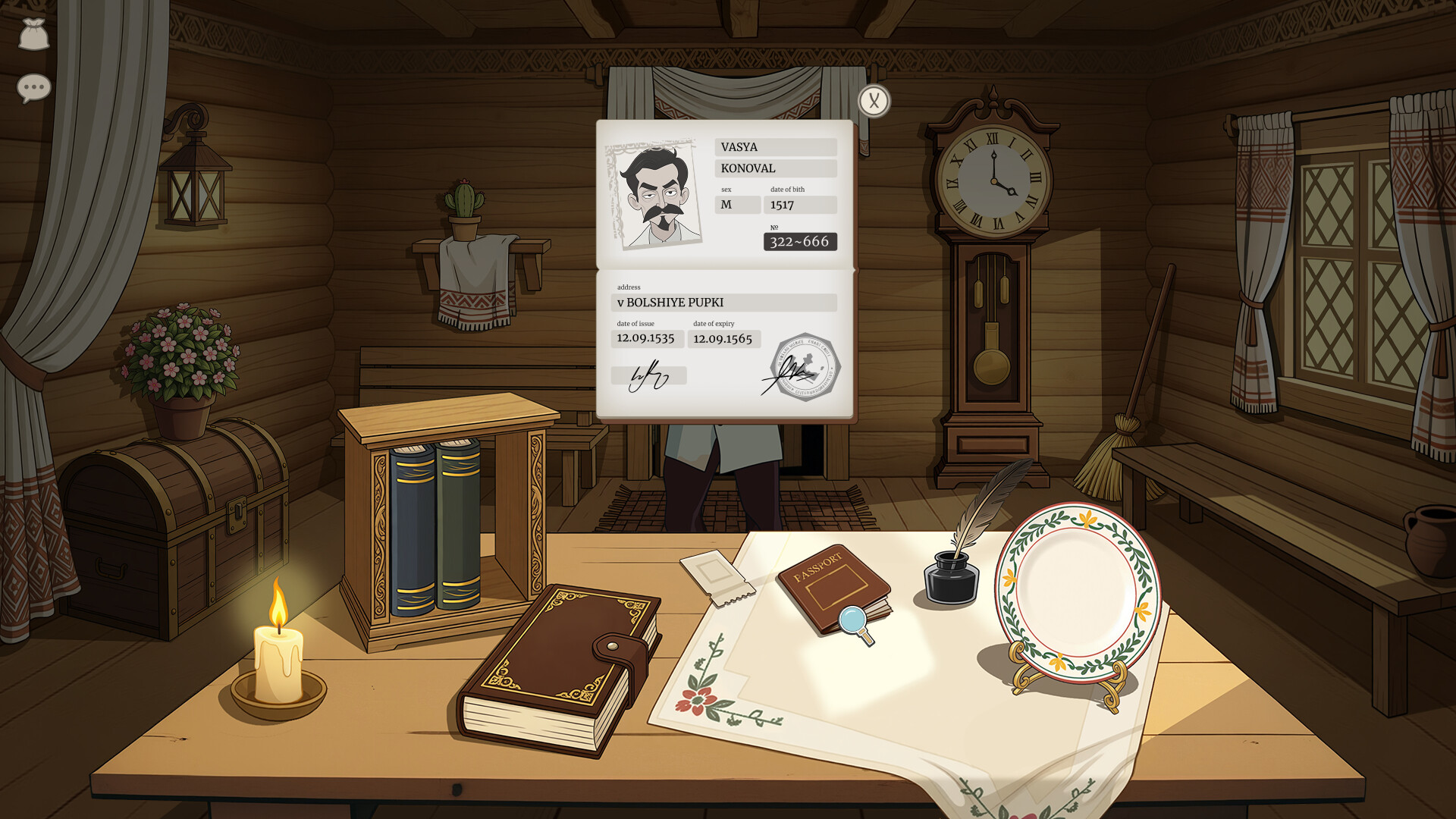1456x819 pixels.
Task: Select the surname field KONOVAL
Action: point(775,168)
